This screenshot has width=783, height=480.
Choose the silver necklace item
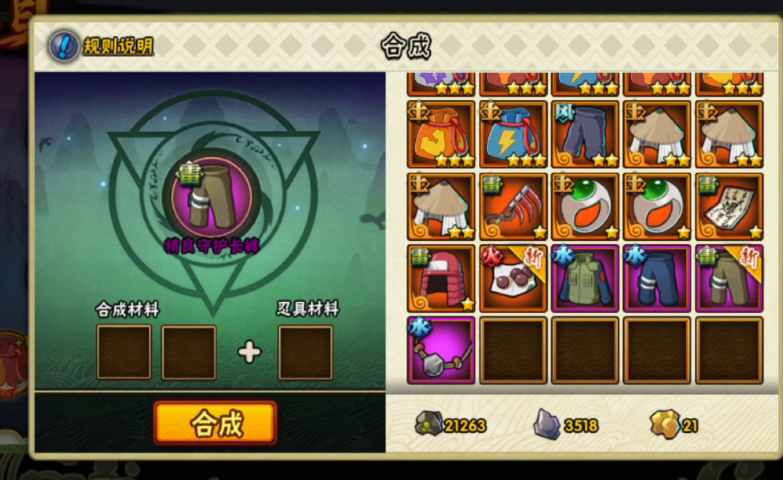(x=441, y=350)
